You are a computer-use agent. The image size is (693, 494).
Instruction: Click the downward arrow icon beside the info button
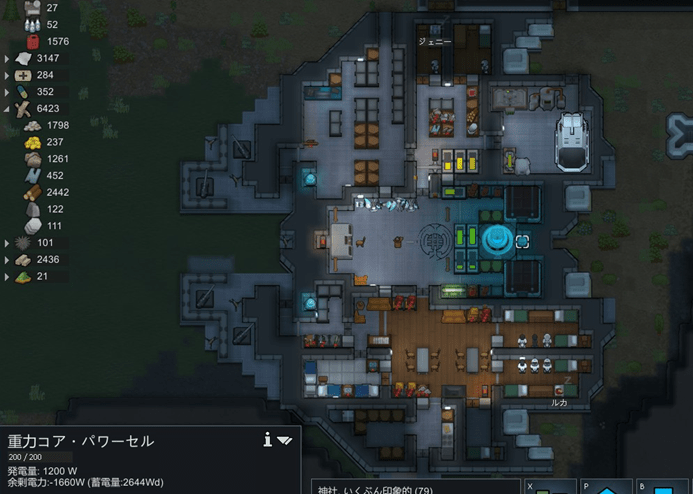(x=285, y=440)
